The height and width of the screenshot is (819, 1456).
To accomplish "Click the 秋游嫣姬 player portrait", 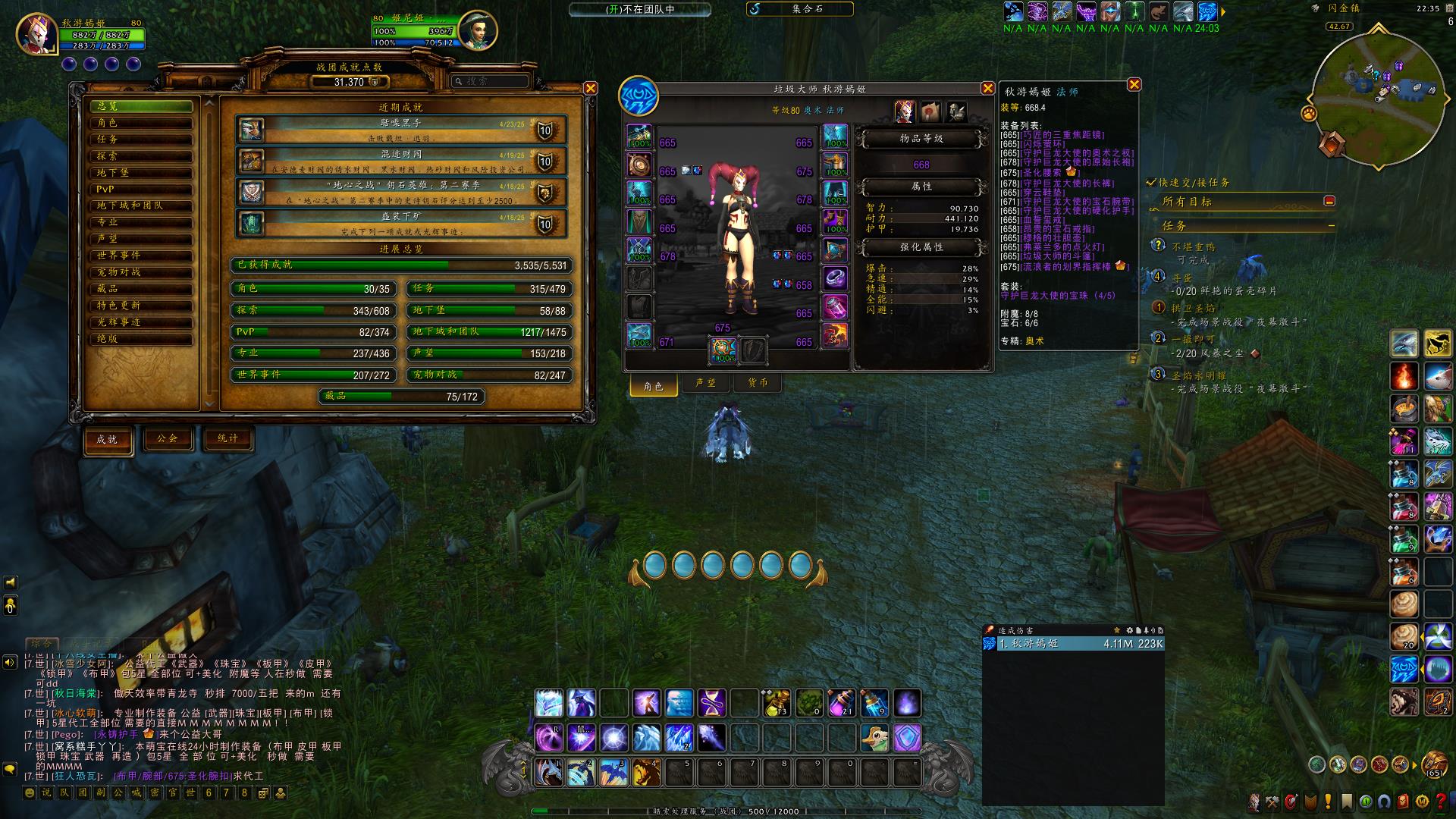I will click(x=36, y=33).
